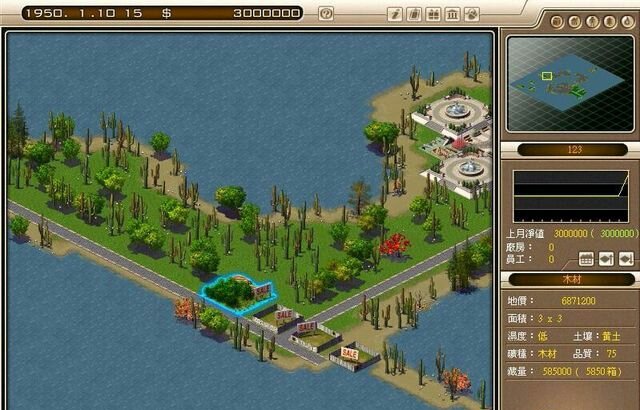Viewport: 640px width, 410px height.
Task: Click the island minimap
Action: (568, 84)
